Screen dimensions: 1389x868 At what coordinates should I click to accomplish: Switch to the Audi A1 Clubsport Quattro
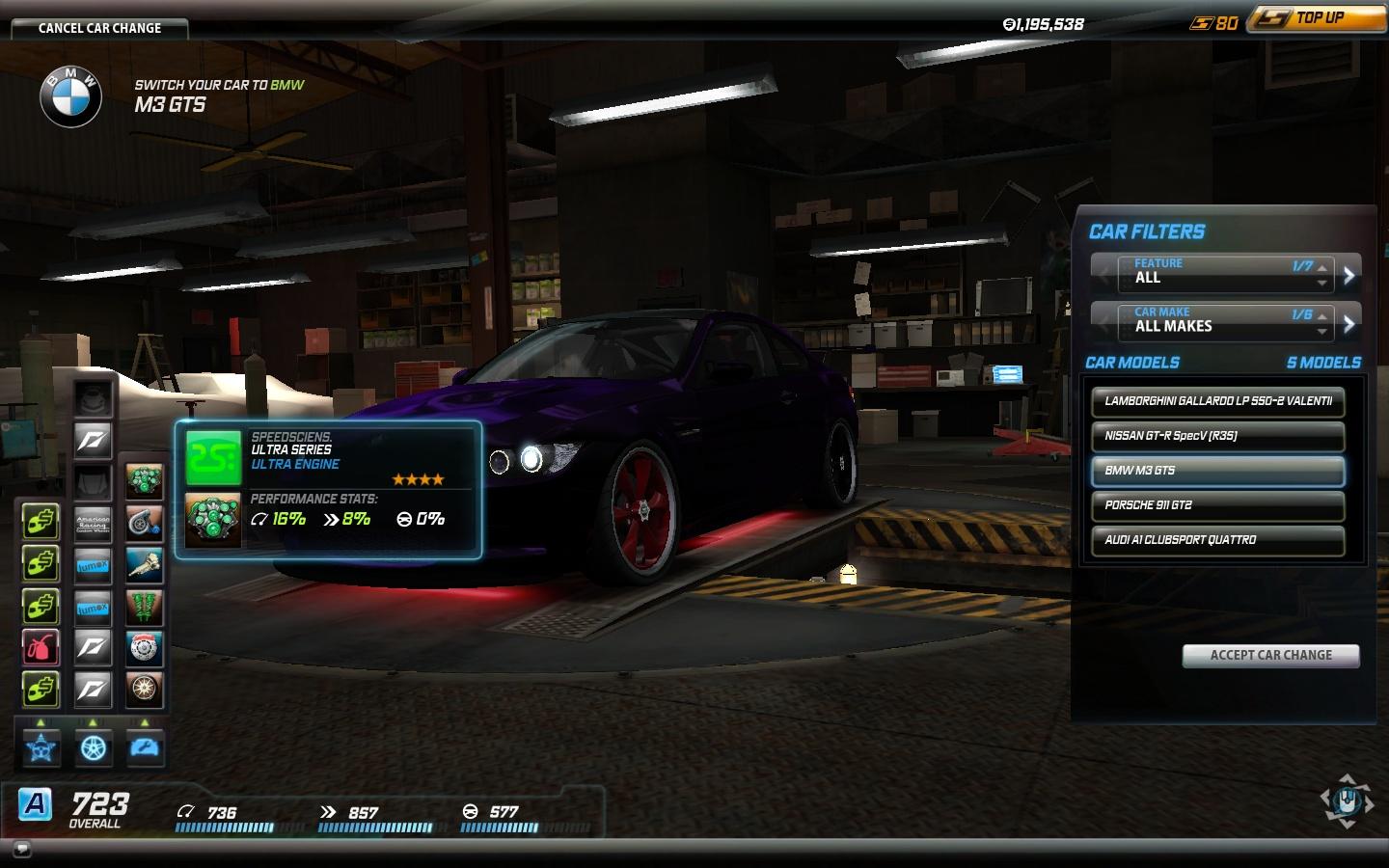pyautogui.click(x=1217, y=540)
